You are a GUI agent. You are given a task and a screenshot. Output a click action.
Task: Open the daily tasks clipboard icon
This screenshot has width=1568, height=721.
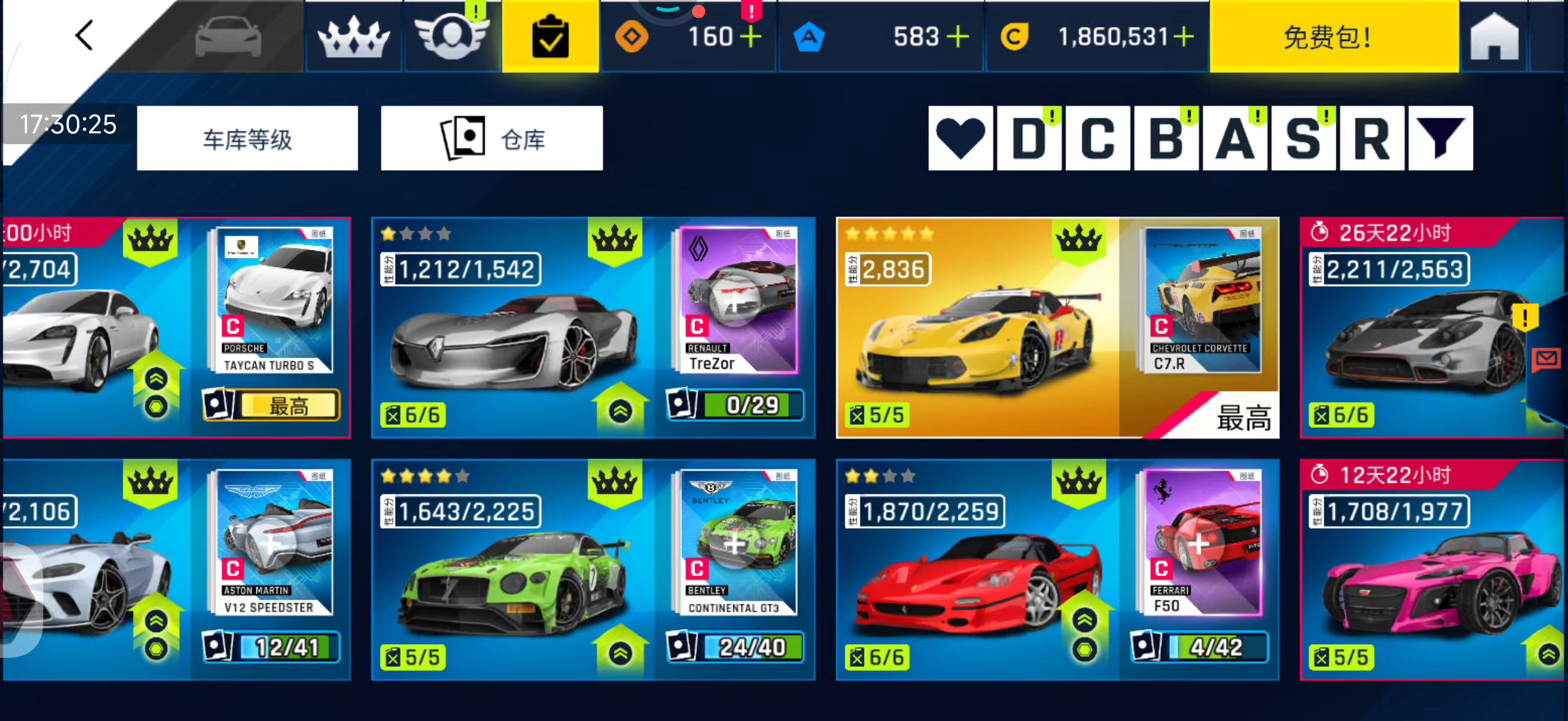[x=550, y=37]
